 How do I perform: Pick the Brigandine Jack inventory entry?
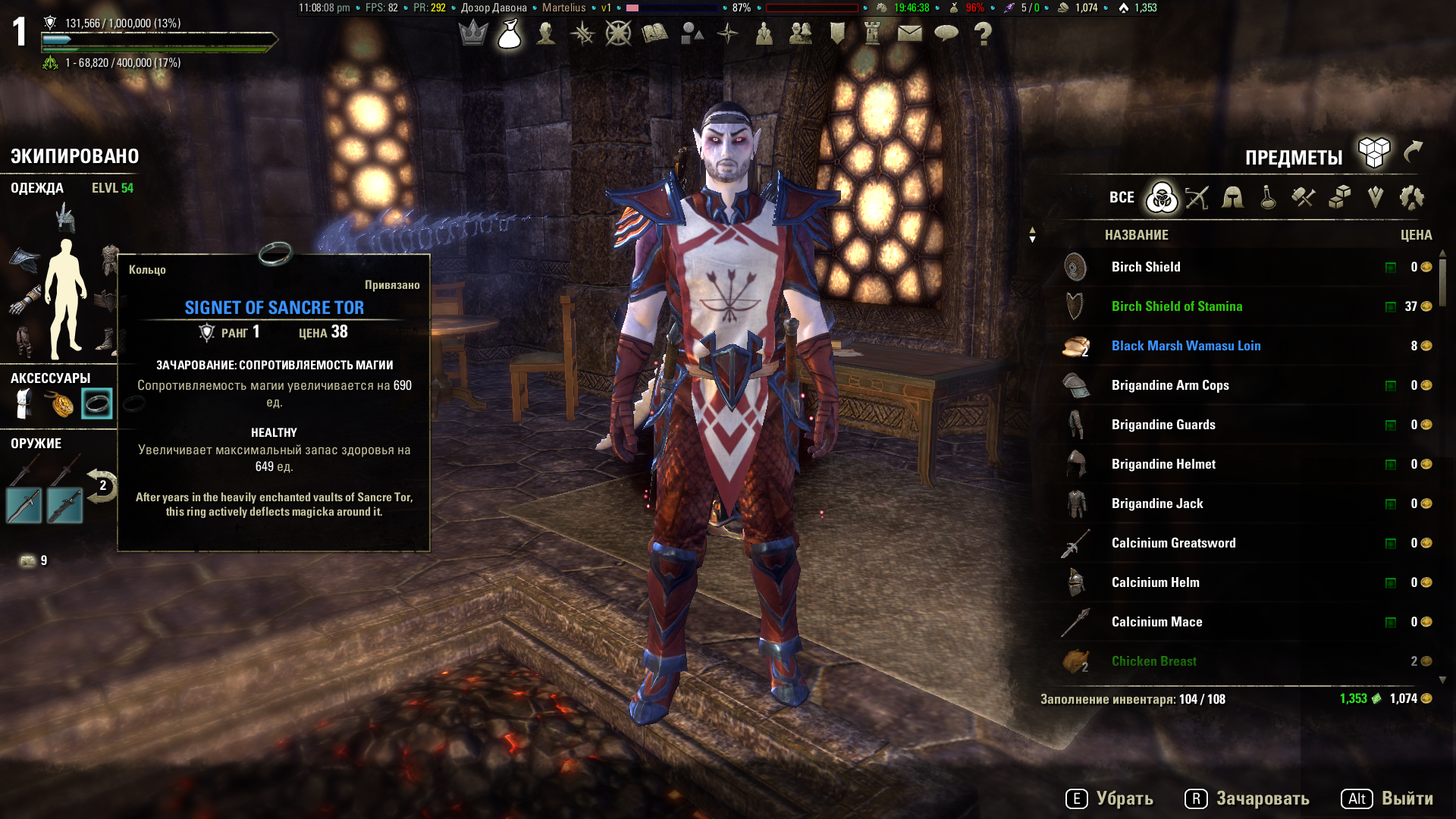tap(1156, 504)
